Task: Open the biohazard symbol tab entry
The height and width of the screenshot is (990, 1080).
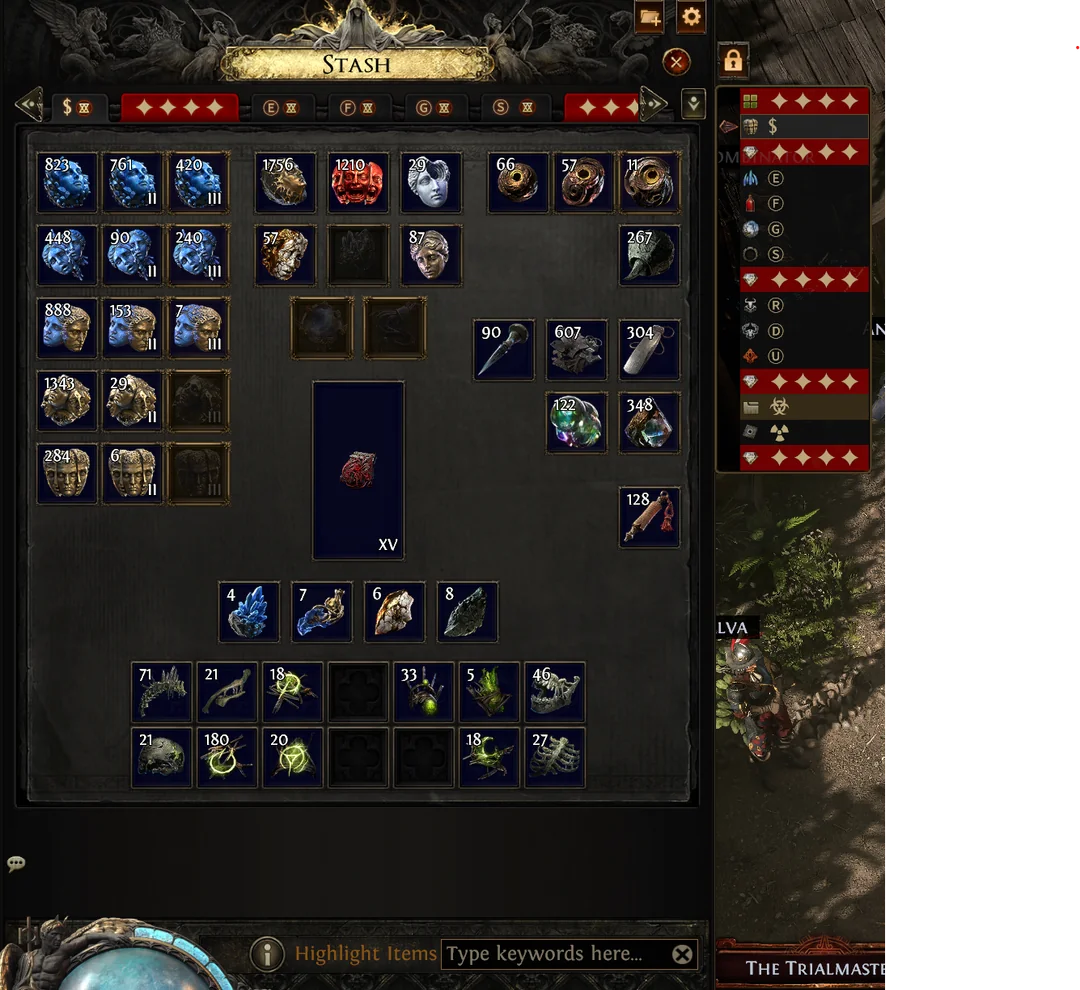Action: [778, 407]
